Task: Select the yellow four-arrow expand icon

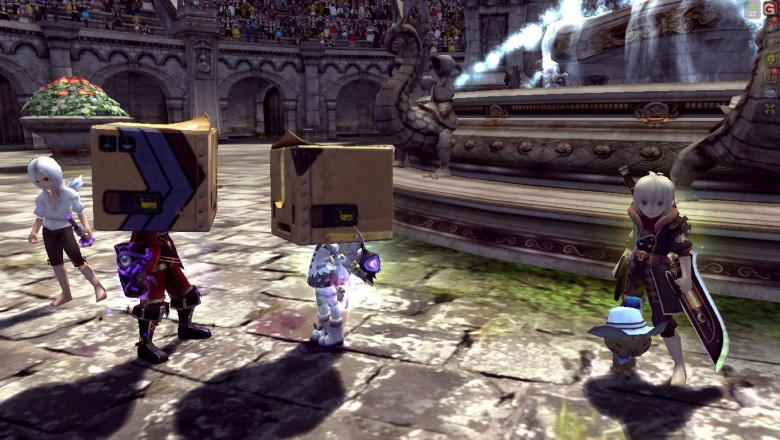Action: [770, 108]
